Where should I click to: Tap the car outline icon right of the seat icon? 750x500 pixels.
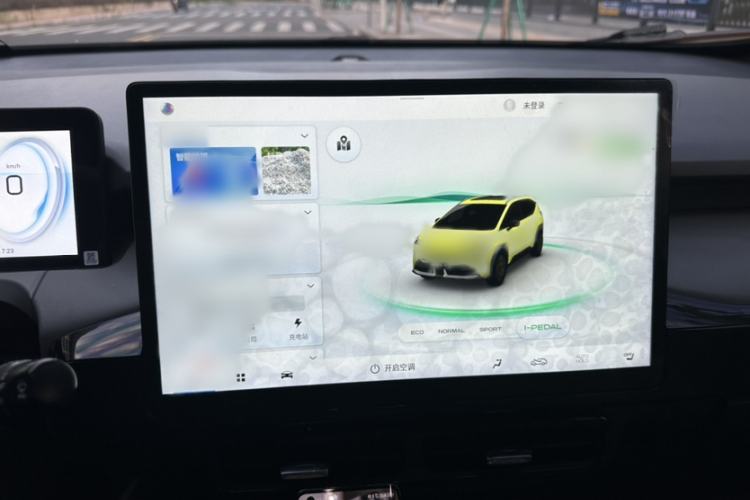540,362
